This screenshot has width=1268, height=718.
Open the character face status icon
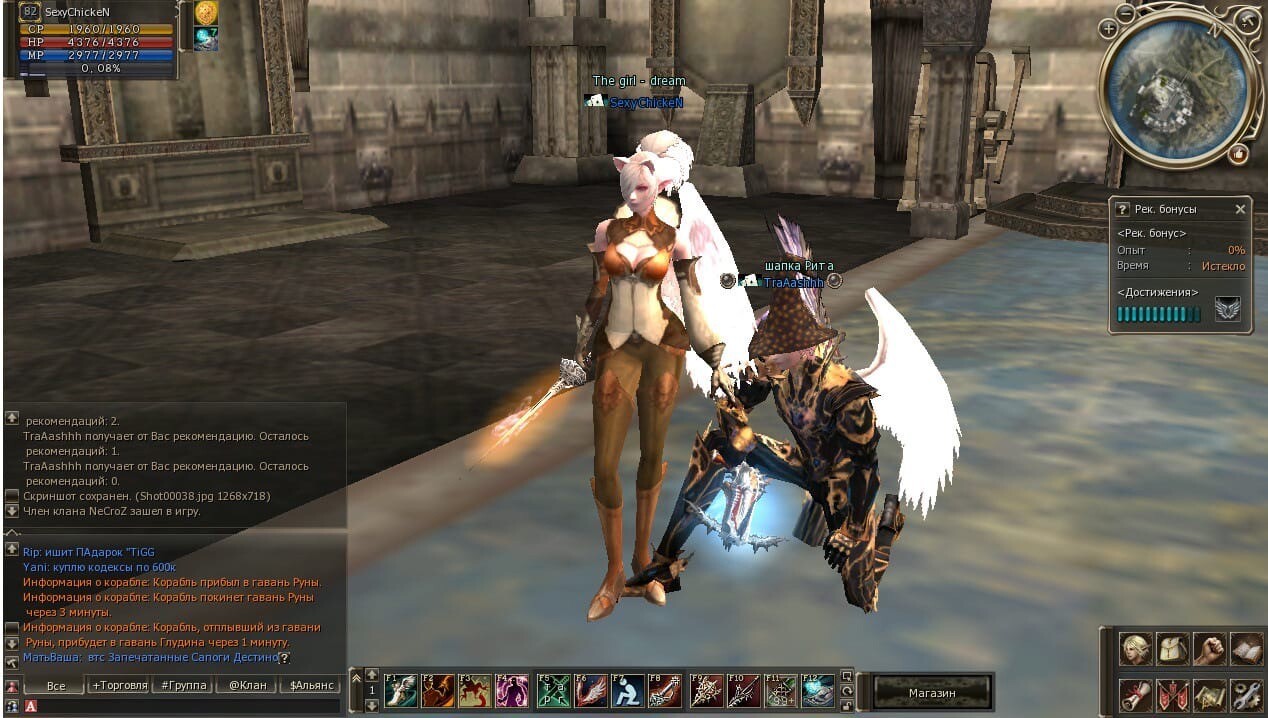point(1135,649)
